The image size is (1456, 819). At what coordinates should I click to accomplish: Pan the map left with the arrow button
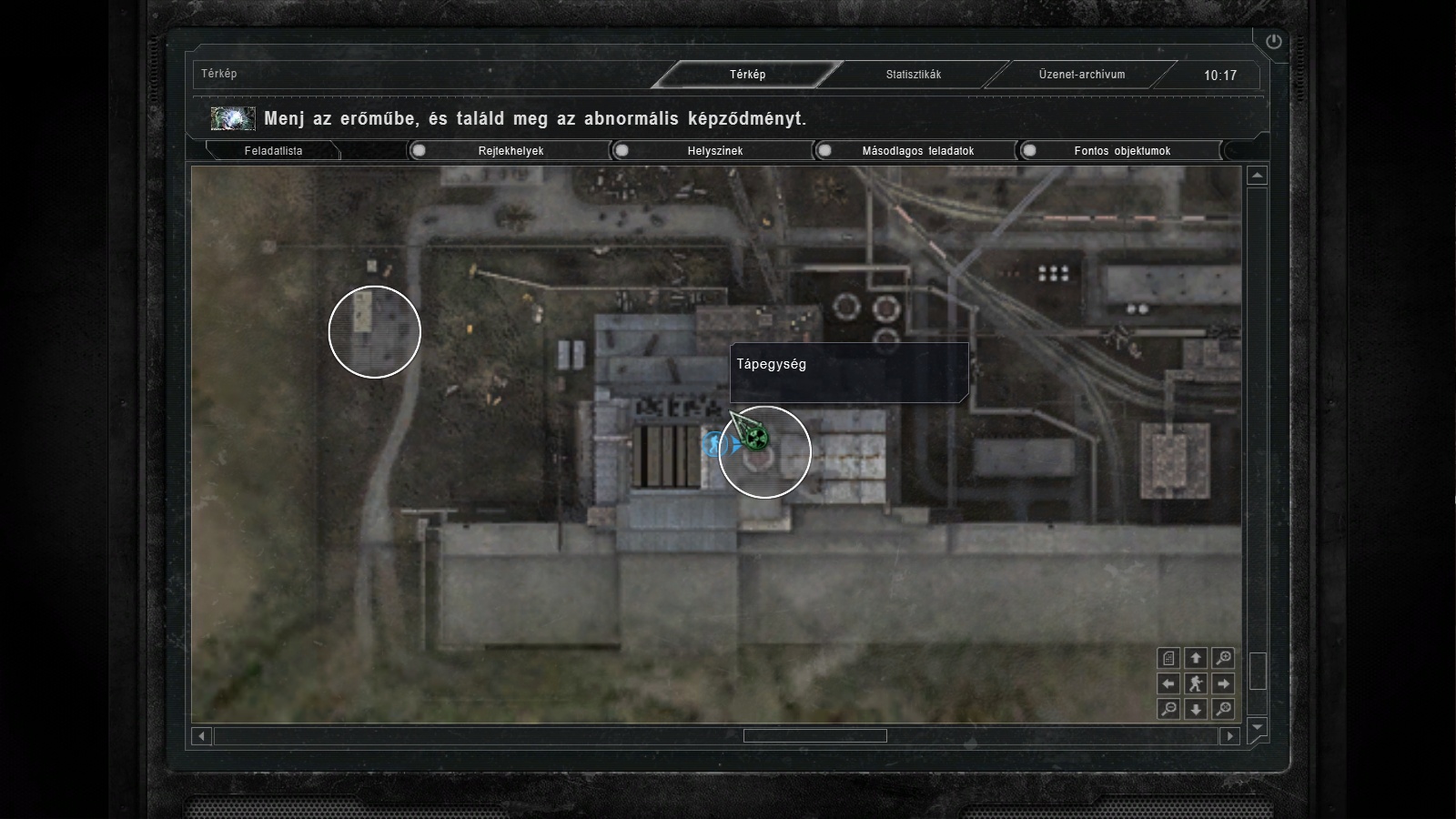coord(1168,683)
